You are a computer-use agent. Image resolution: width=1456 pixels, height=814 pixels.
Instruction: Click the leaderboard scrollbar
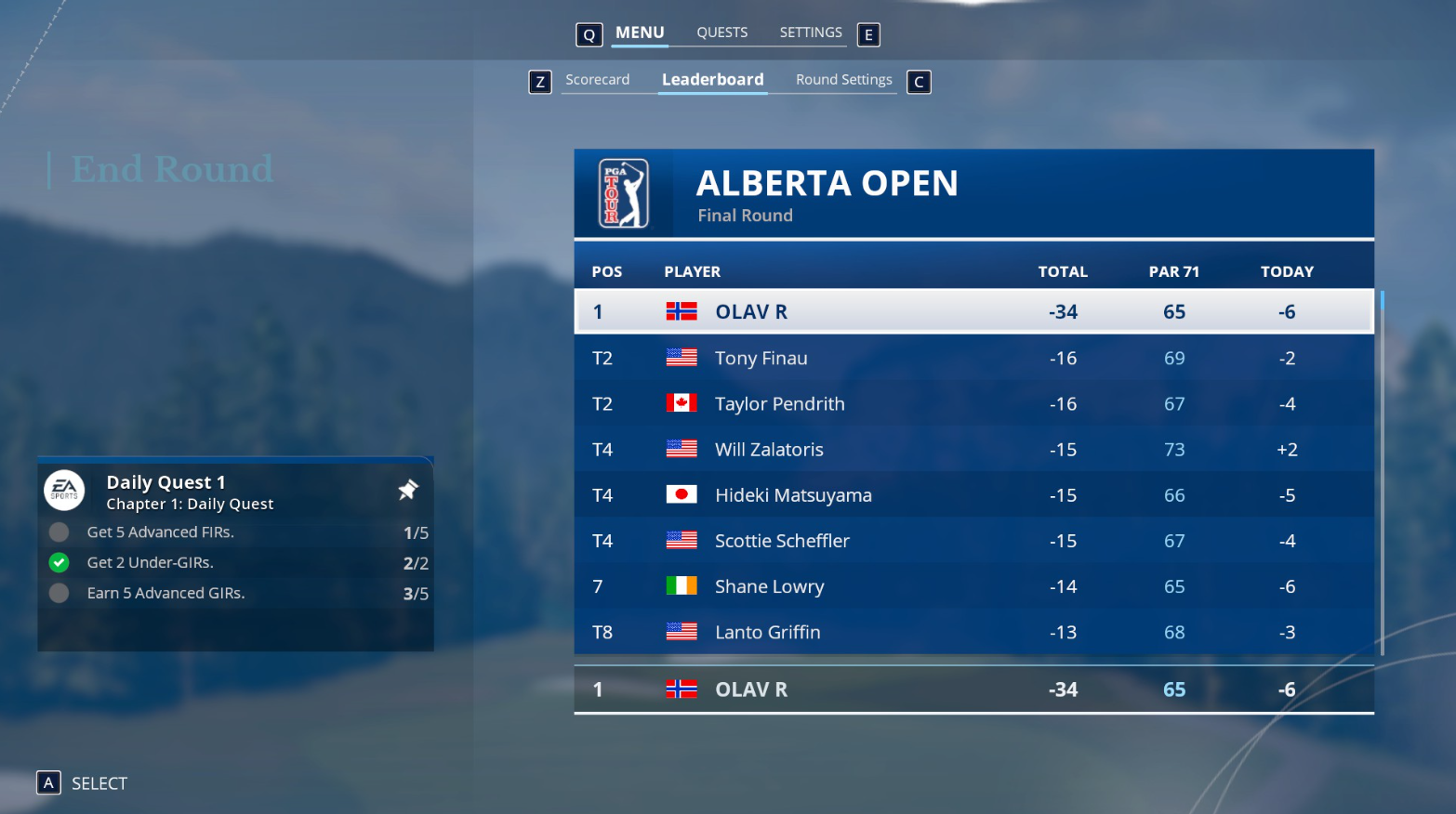[x=1383, y=465]
